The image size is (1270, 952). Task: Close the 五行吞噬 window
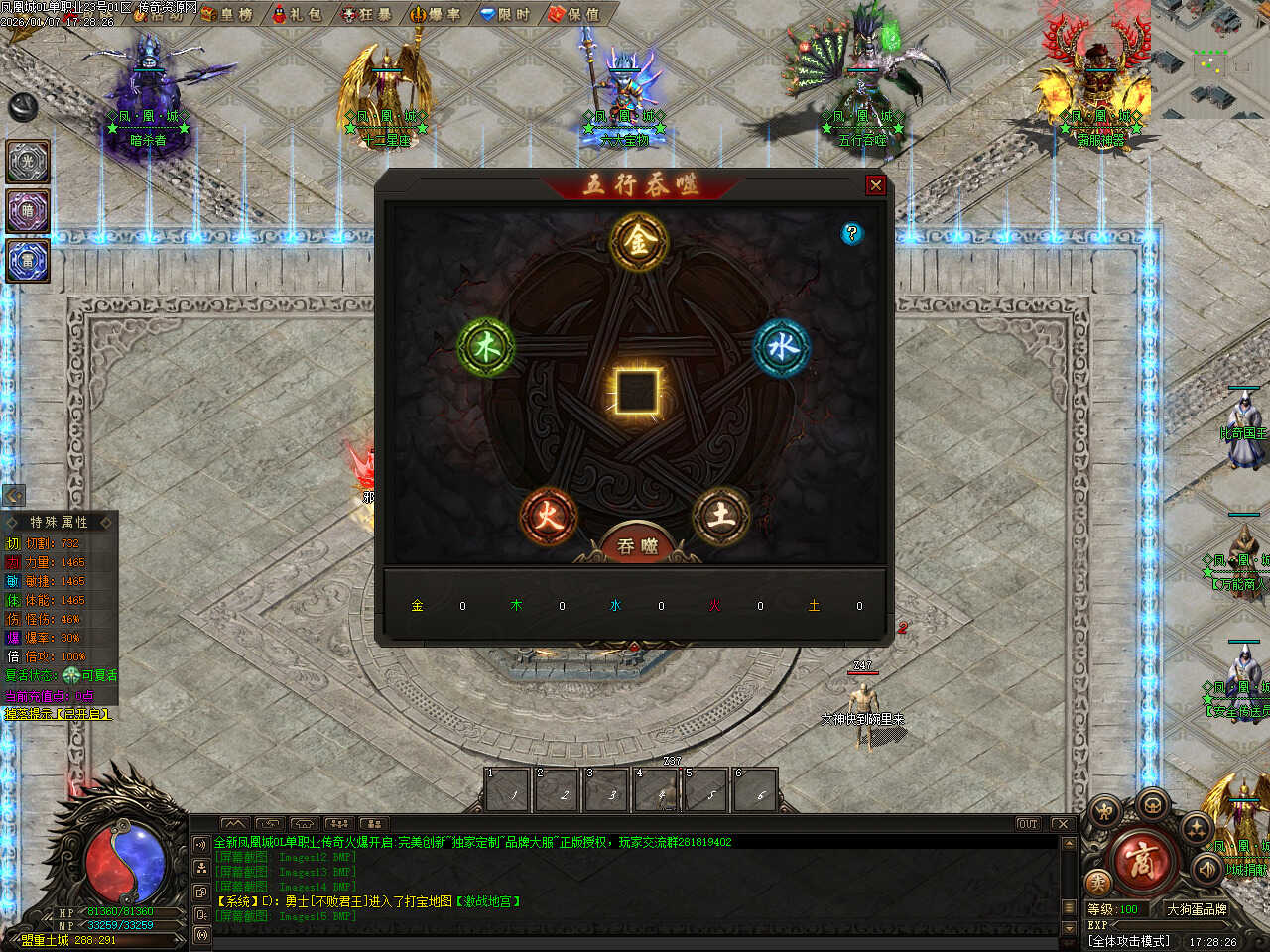[875, 185]
